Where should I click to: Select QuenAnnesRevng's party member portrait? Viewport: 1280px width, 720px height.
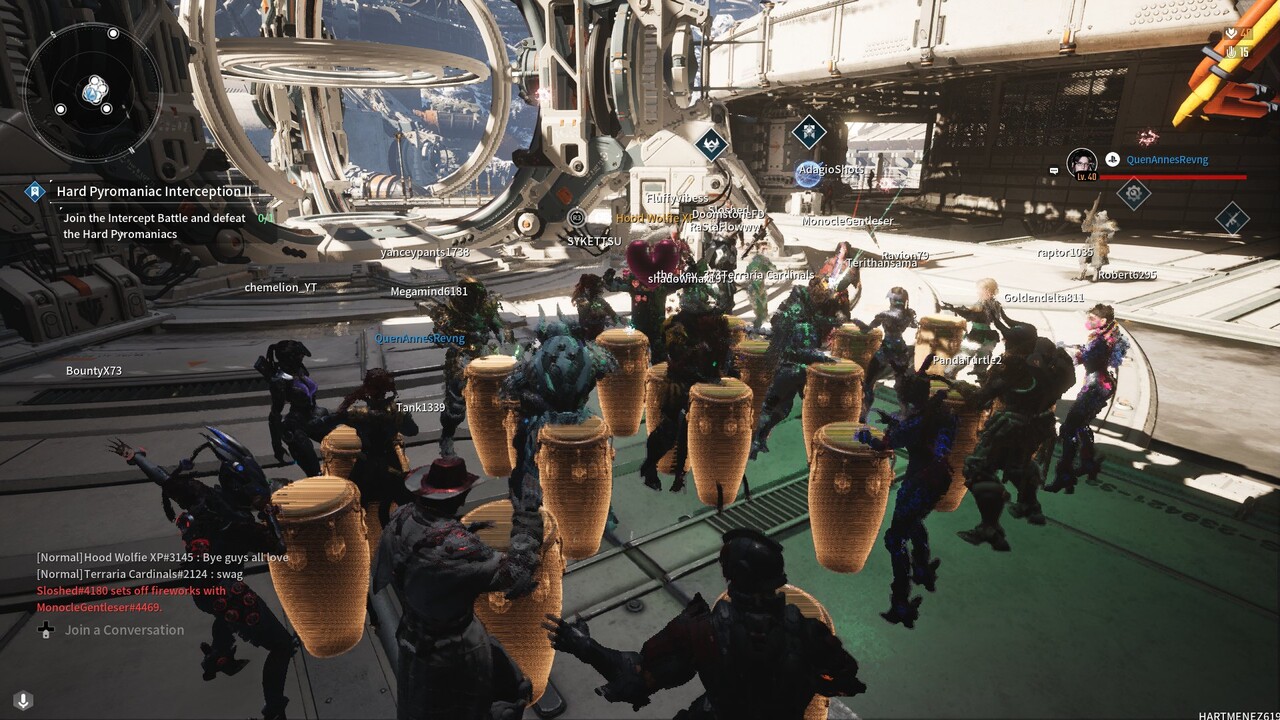pos(1081,163)
